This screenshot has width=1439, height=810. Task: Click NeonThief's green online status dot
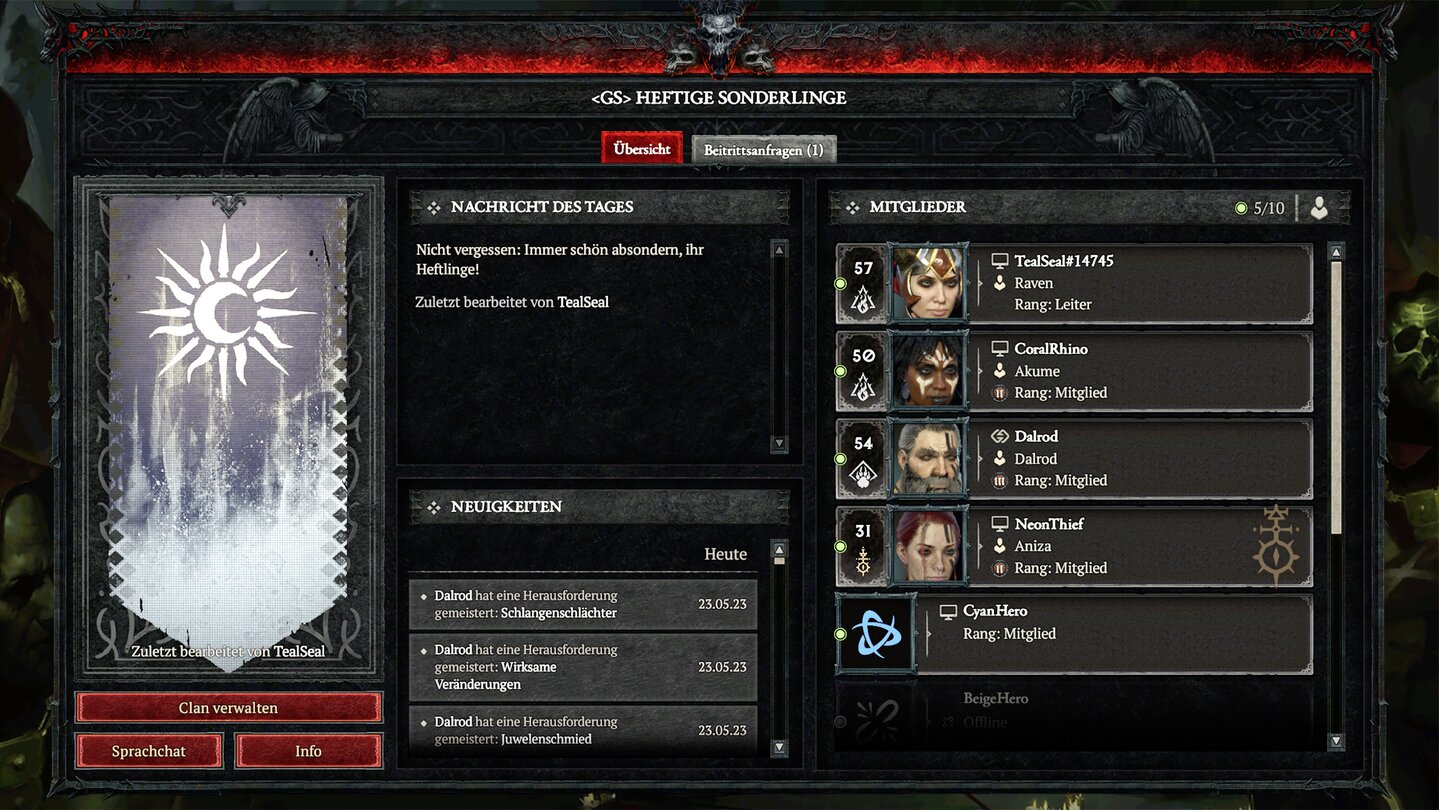840,546
